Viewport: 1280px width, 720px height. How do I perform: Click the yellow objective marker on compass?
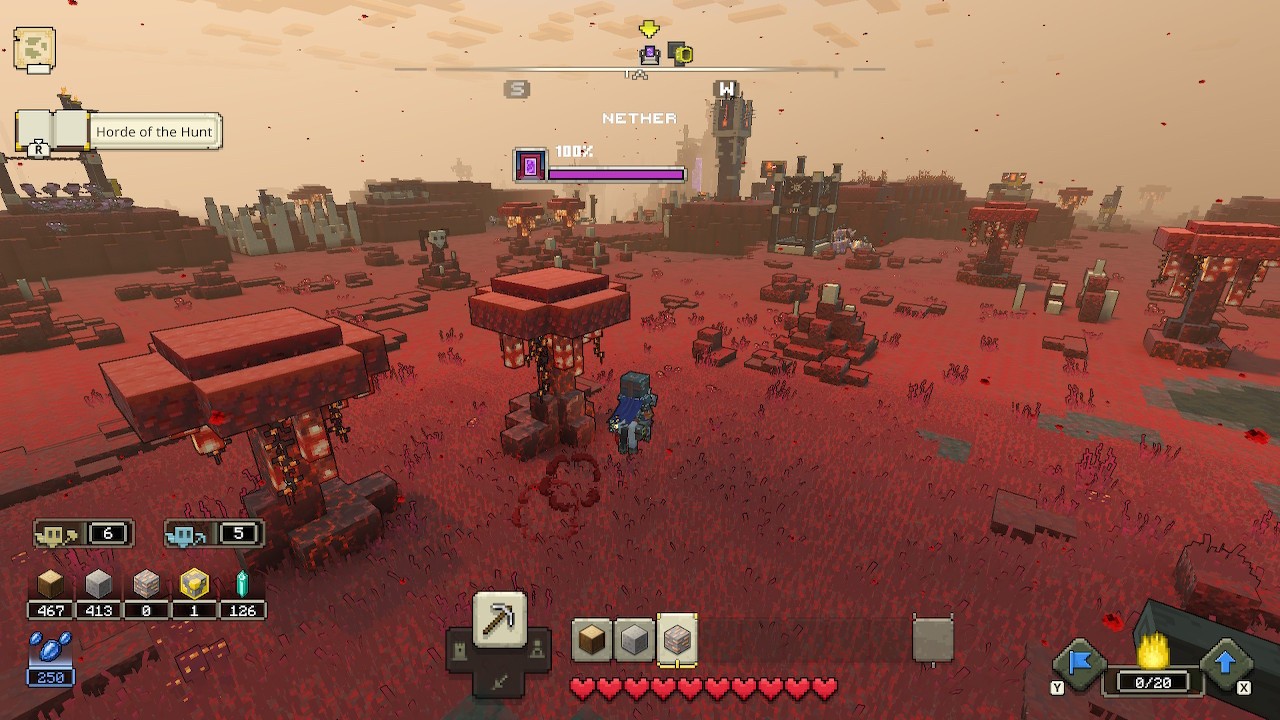pyautogui.click(x=648, y=30)
